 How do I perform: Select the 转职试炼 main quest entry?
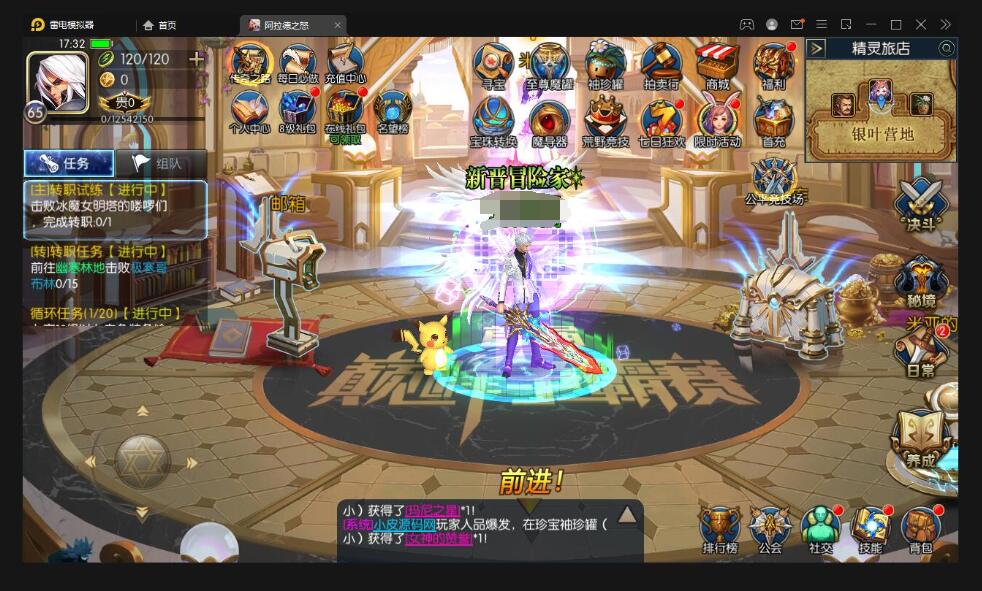click(x=115, y=207)
